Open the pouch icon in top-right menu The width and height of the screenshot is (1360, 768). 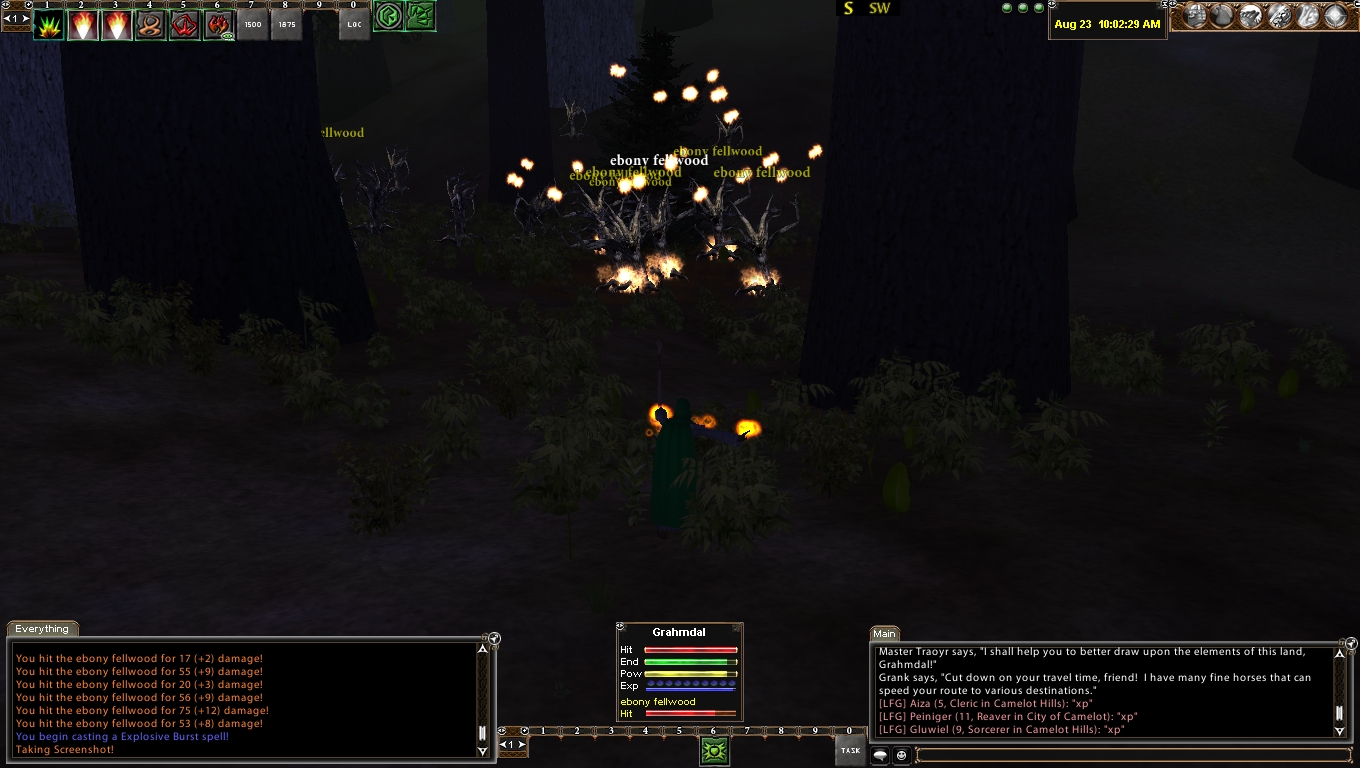(x=1222, y=16)
